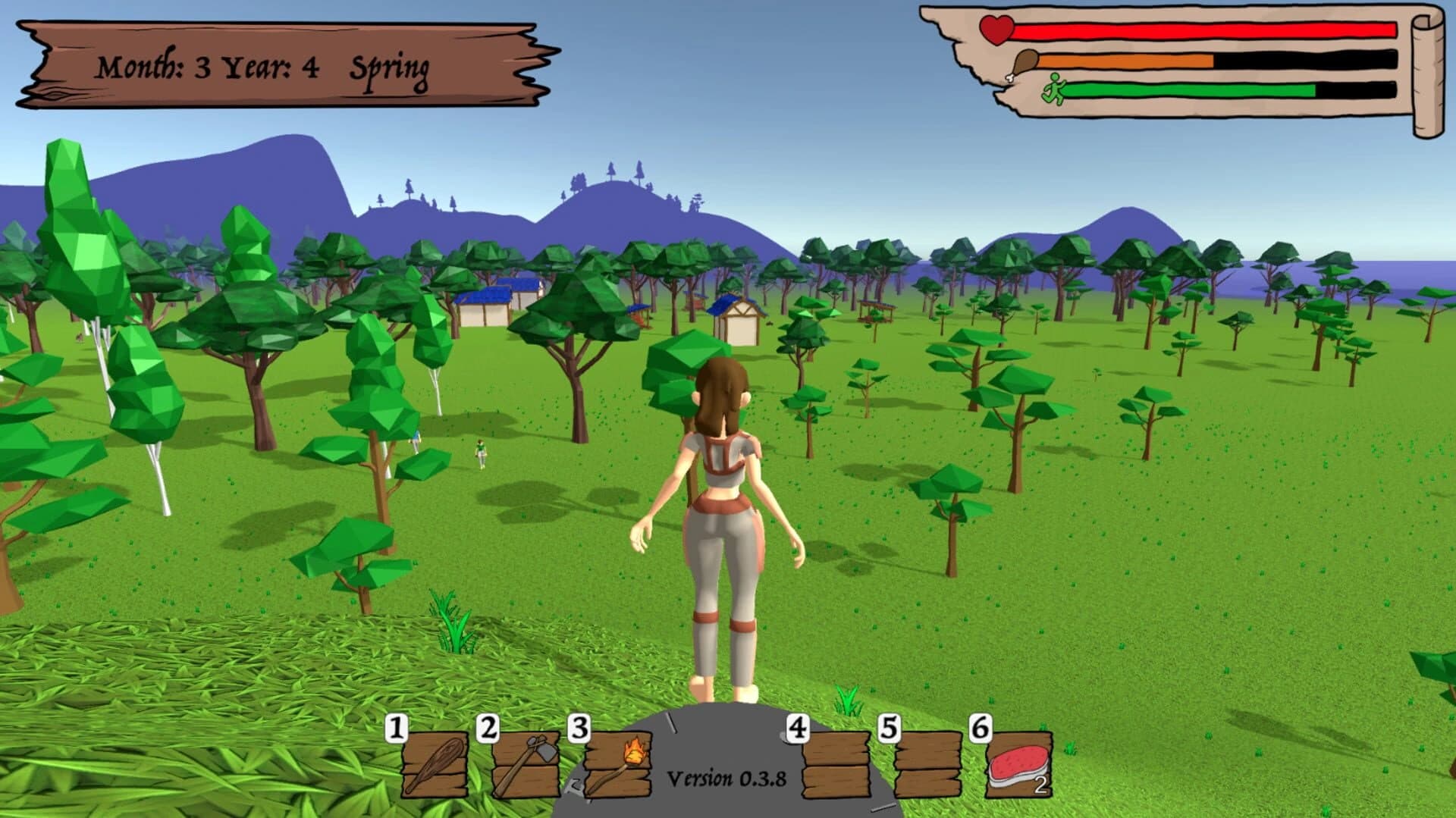The height and width of the screenshot is (818, 1456).
Task: Click the quantity counter on the meat stack
Action: coord(1042,787)
